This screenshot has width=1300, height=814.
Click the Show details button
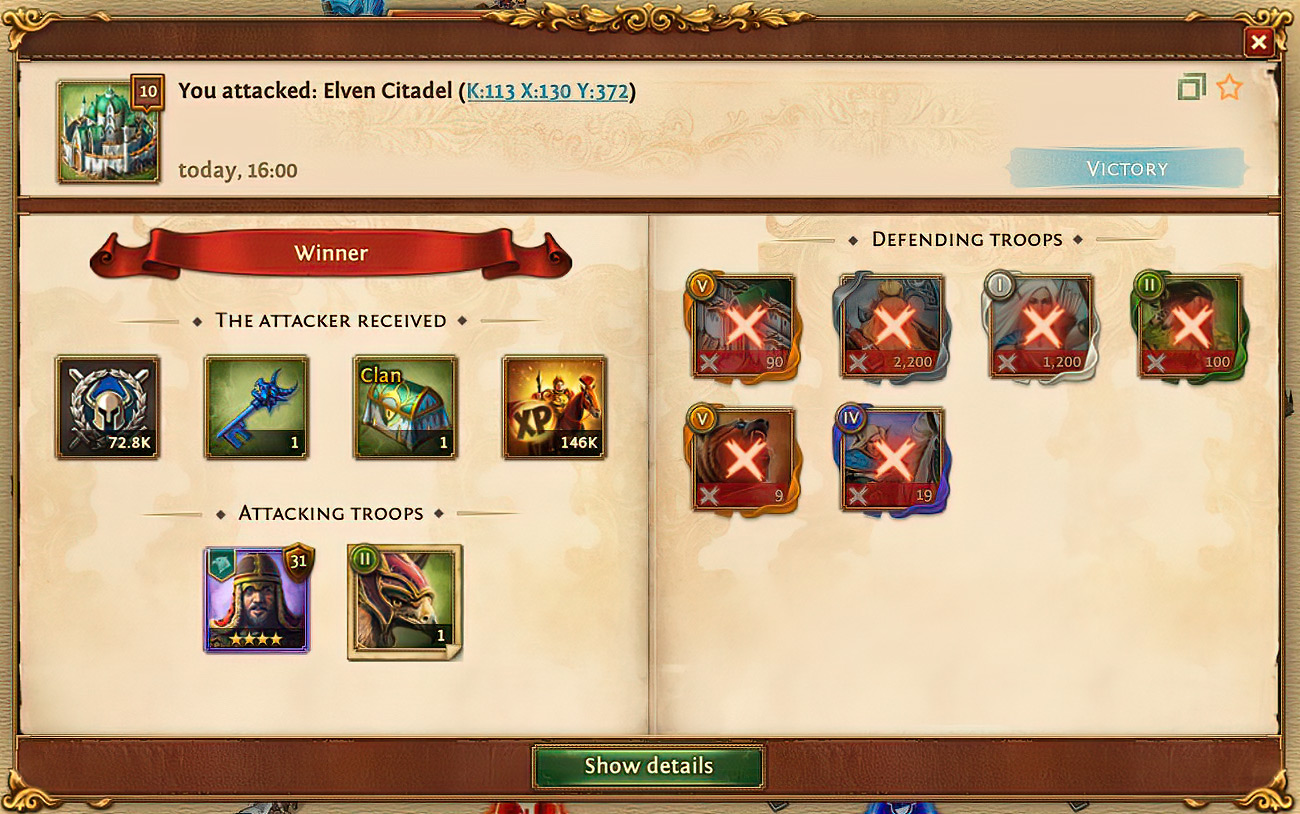tap(648, 766)
